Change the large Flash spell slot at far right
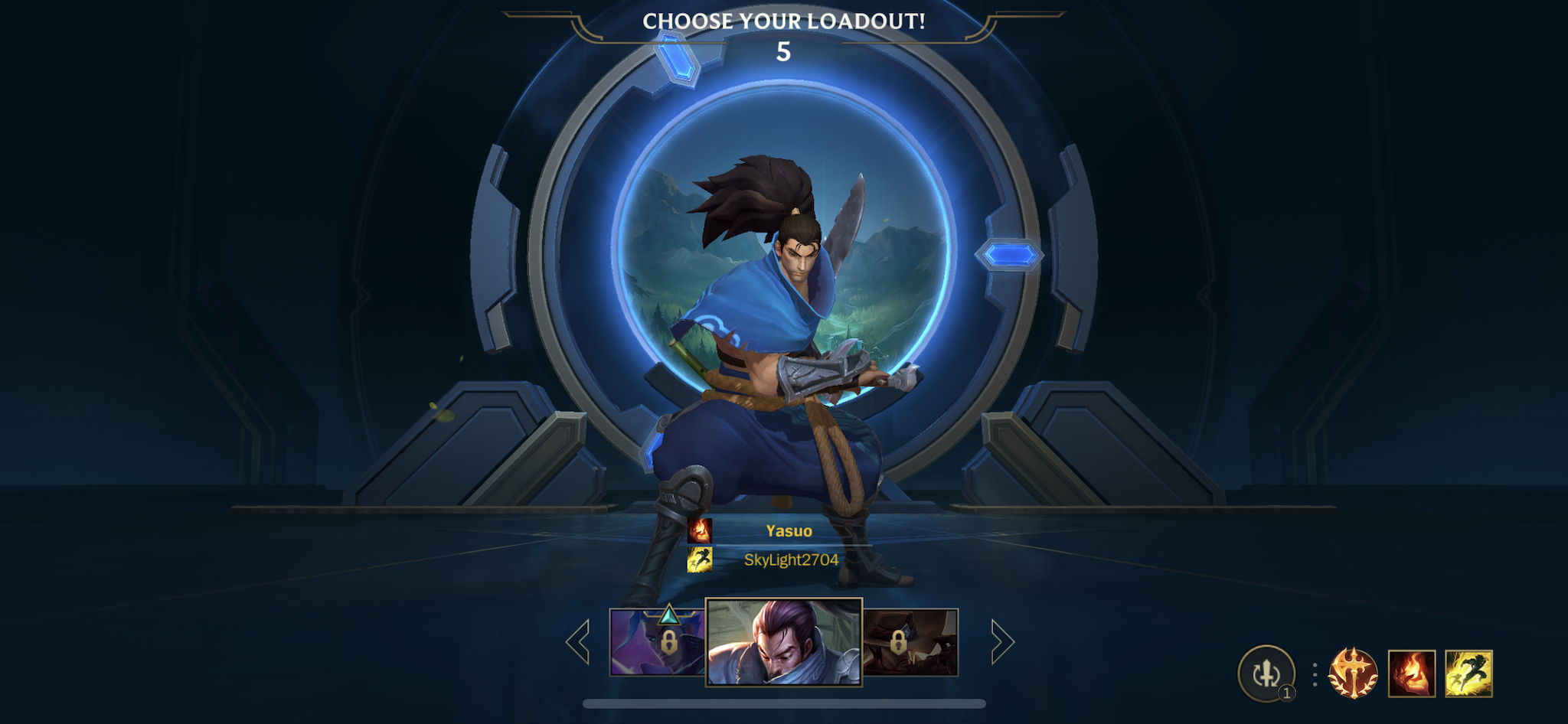This screenshot has height=724, width=1568. coord(1468,673)
